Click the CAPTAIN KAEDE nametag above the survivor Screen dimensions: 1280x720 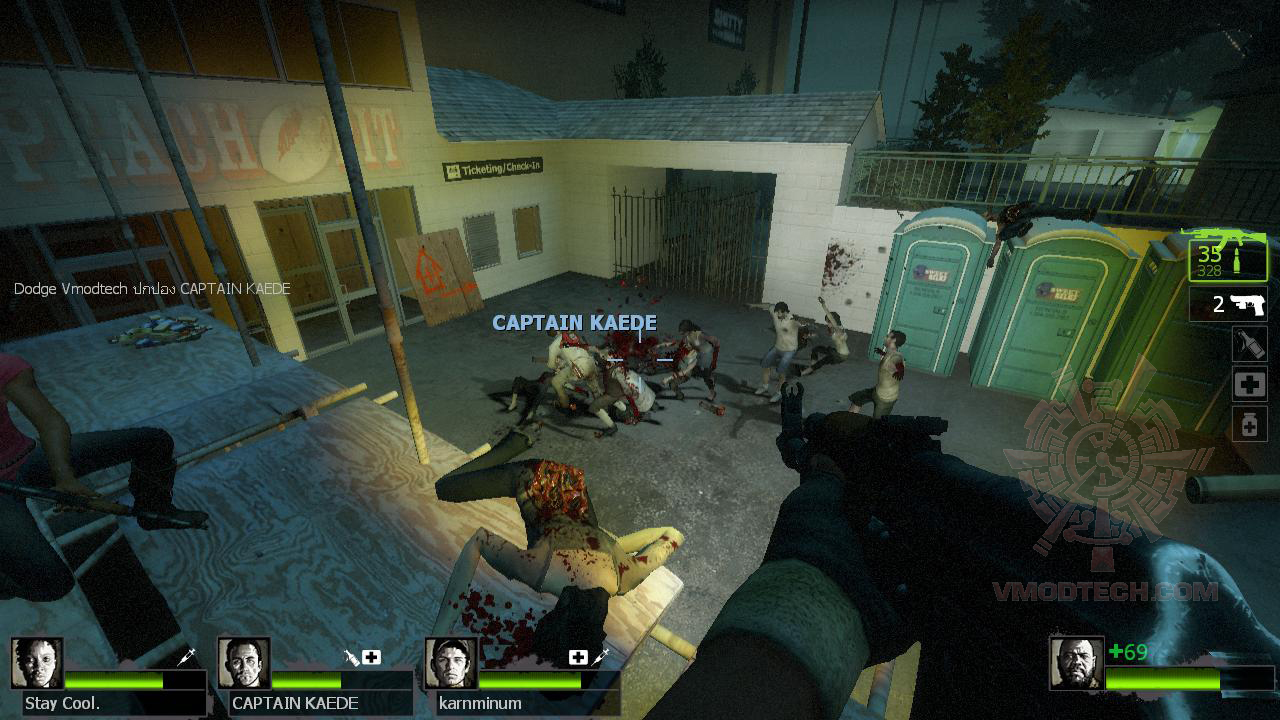click(573, 323)
